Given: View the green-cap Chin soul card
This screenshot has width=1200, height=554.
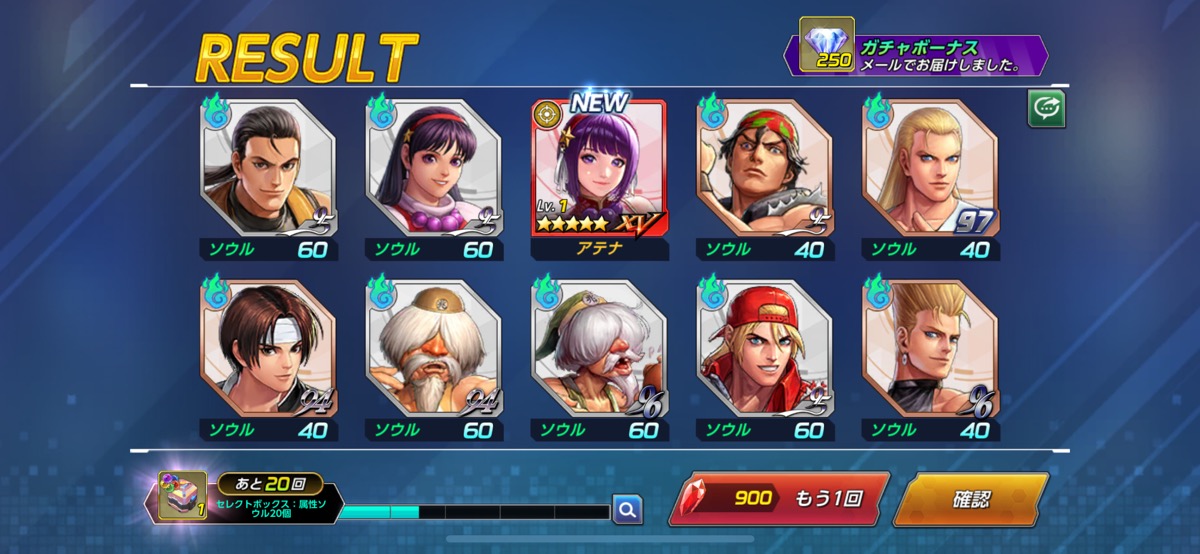Looking at the screenshot, I should [598, 350].
